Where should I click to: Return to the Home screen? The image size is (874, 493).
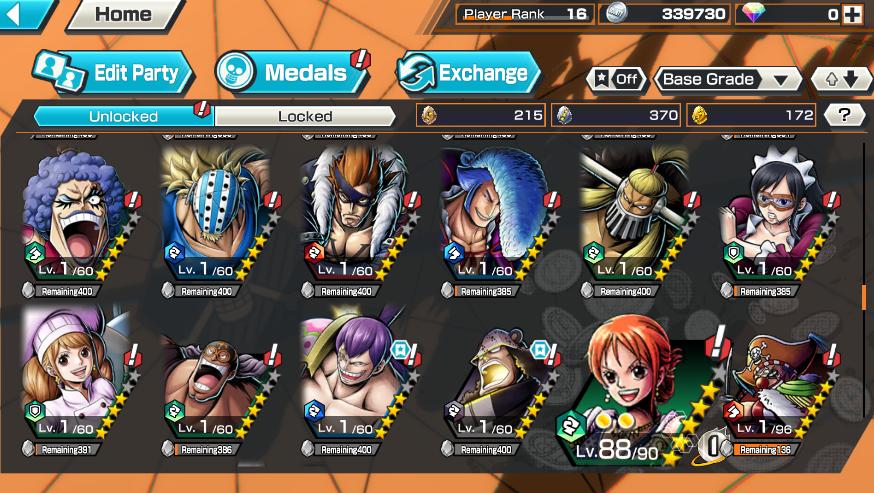tap(123, 14)
